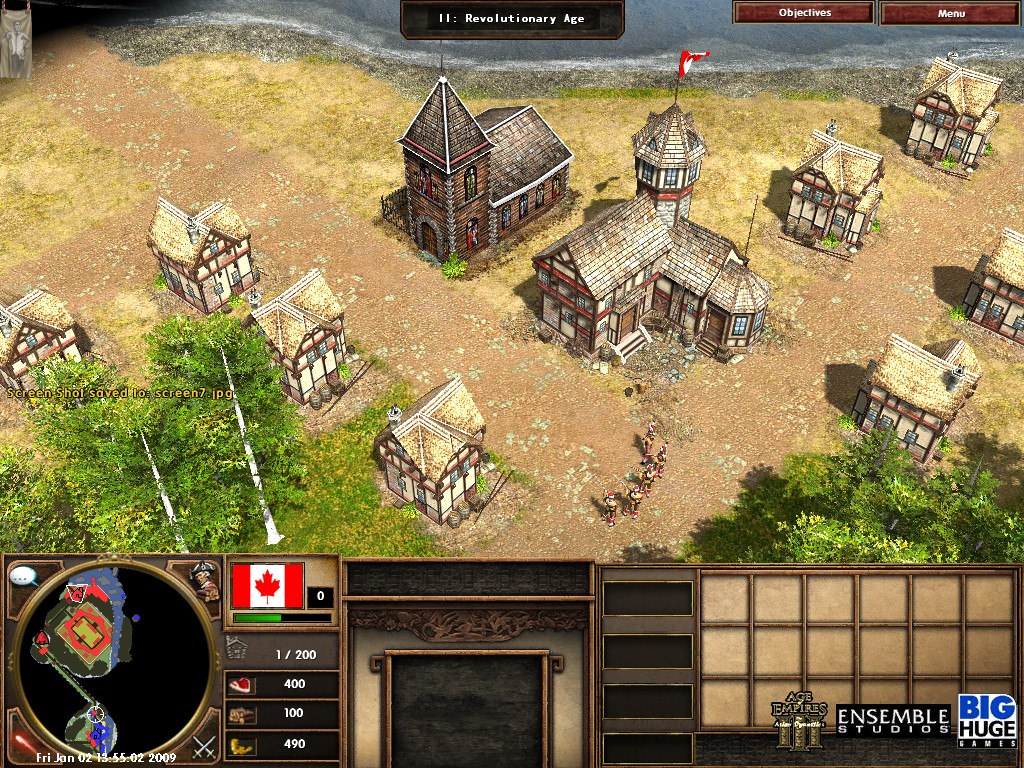Click the crossed swords icon by the minimap

pos(205,745)
